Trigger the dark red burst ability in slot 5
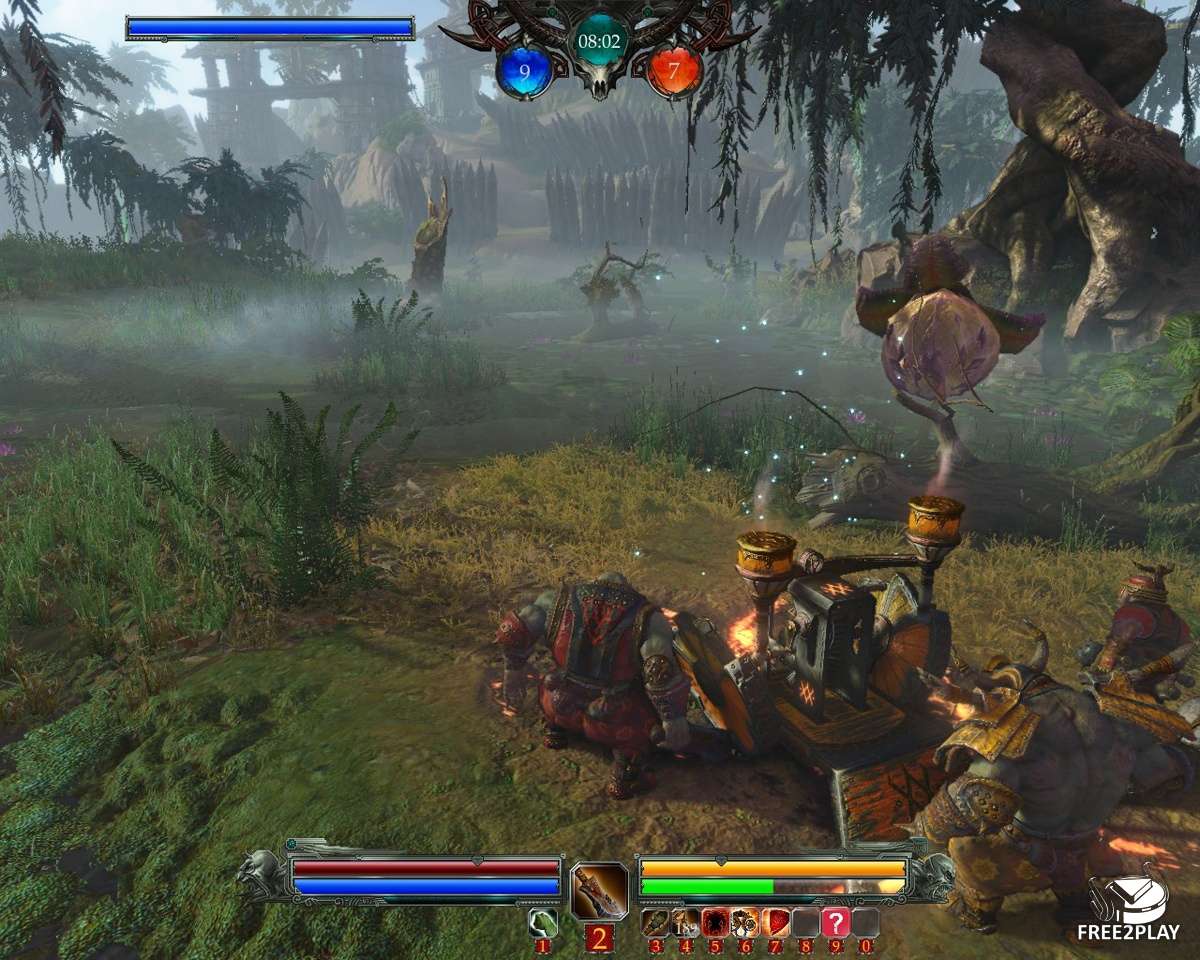 (x=715, y=922)
